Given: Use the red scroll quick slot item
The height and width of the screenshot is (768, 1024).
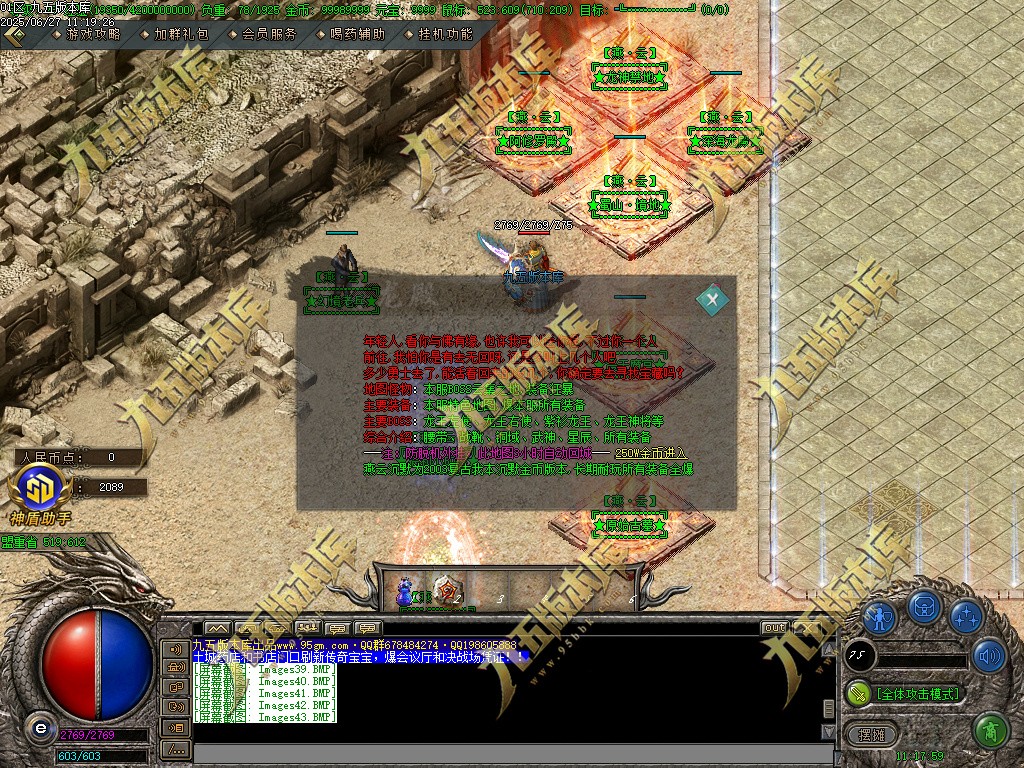Looking at the screenshot, I should tap(450, 591).
